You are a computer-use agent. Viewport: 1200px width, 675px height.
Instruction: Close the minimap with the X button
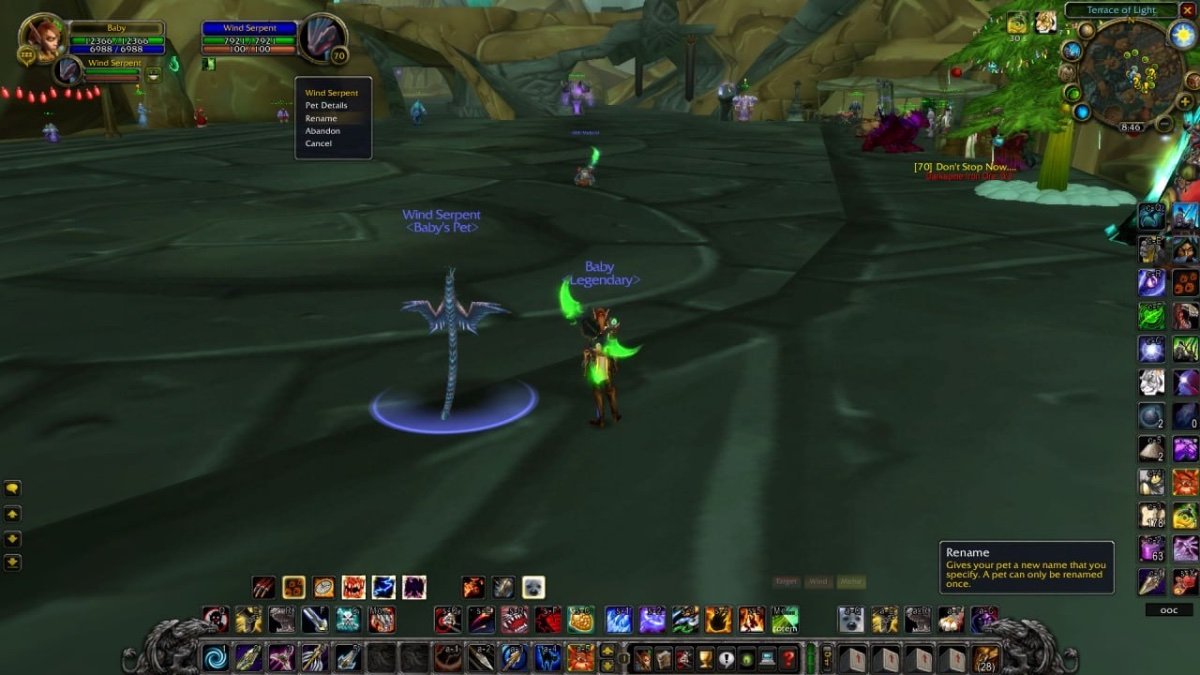[x=1186, y=10]
